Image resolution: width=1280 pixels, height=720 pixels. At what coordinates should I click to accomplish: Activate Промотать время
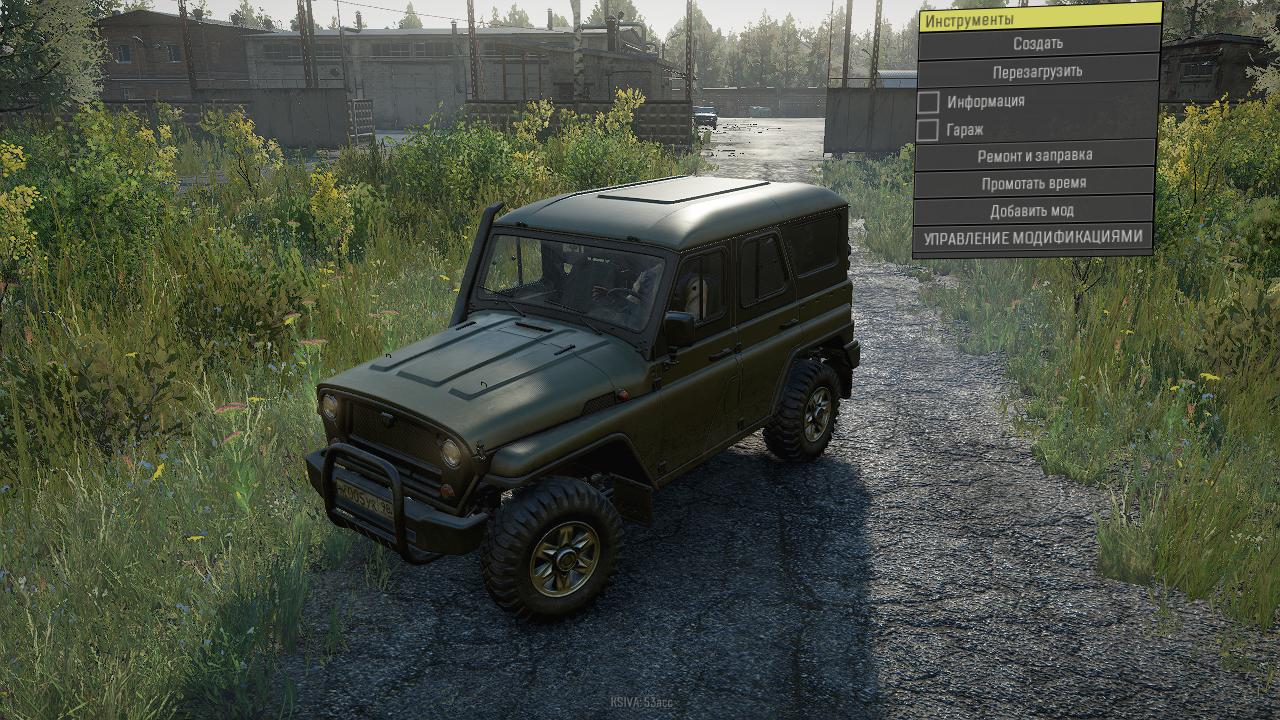coord(1033,184)
